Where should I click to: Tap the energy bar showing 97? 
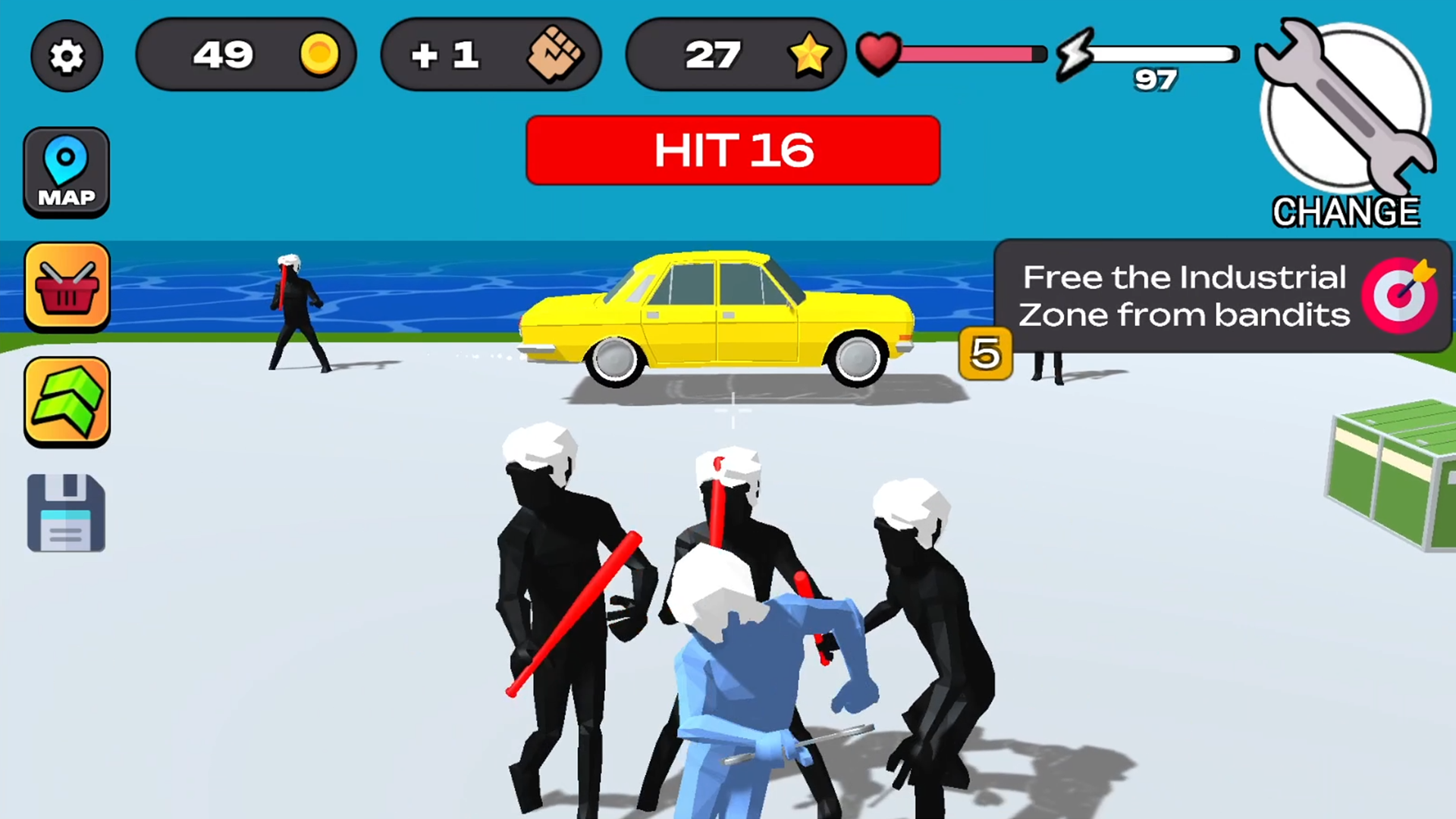[x=1160, y=53]
